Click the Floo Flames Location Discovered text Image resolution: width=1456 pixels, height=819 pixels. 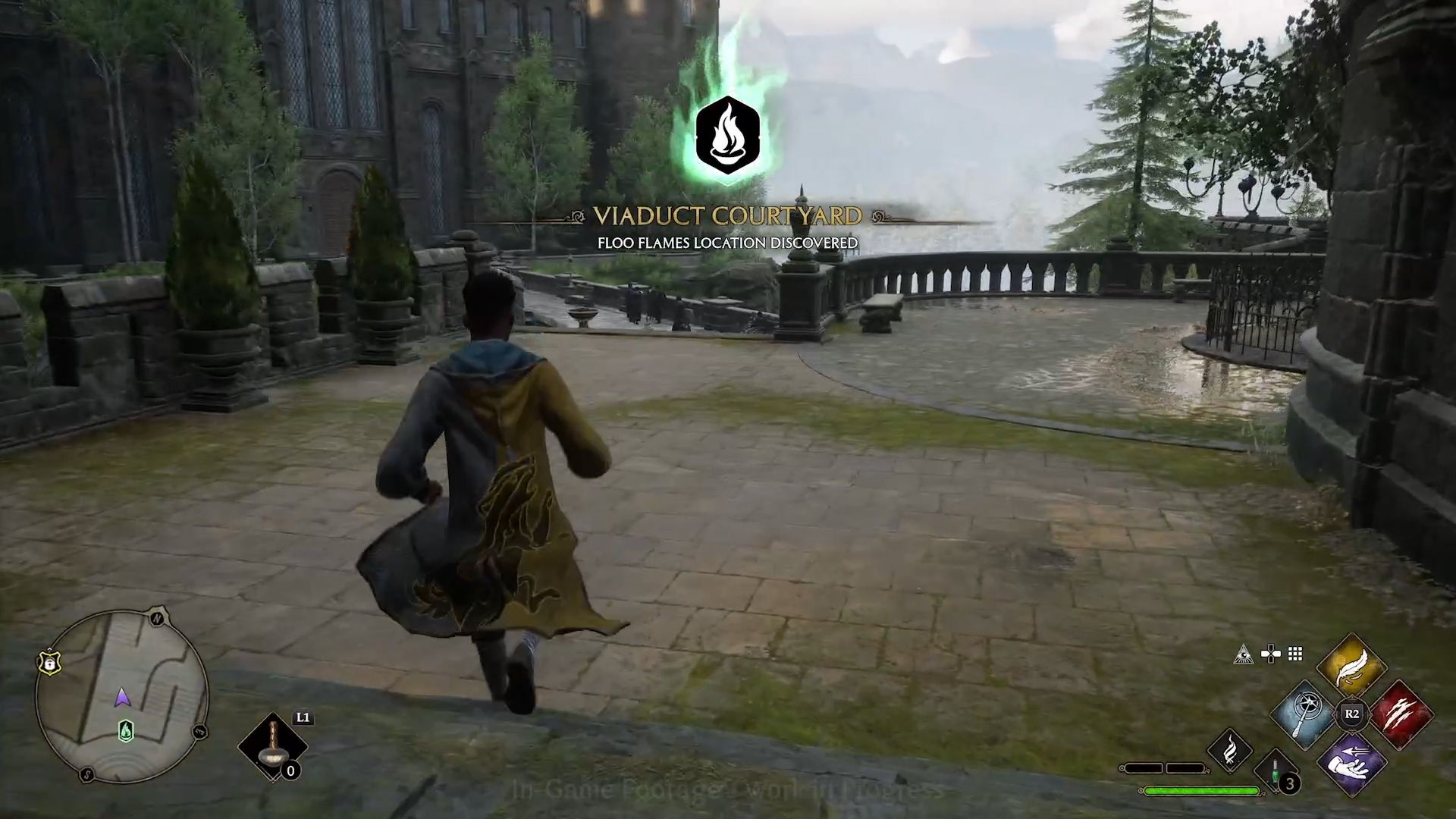coord(728,244)
